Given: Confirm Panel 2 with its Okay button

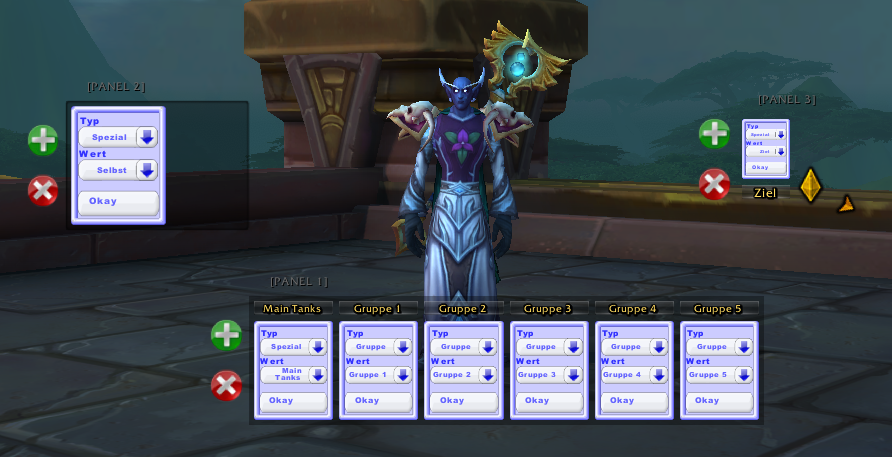Looking at the screenshot, I should (x=118, y=202).
